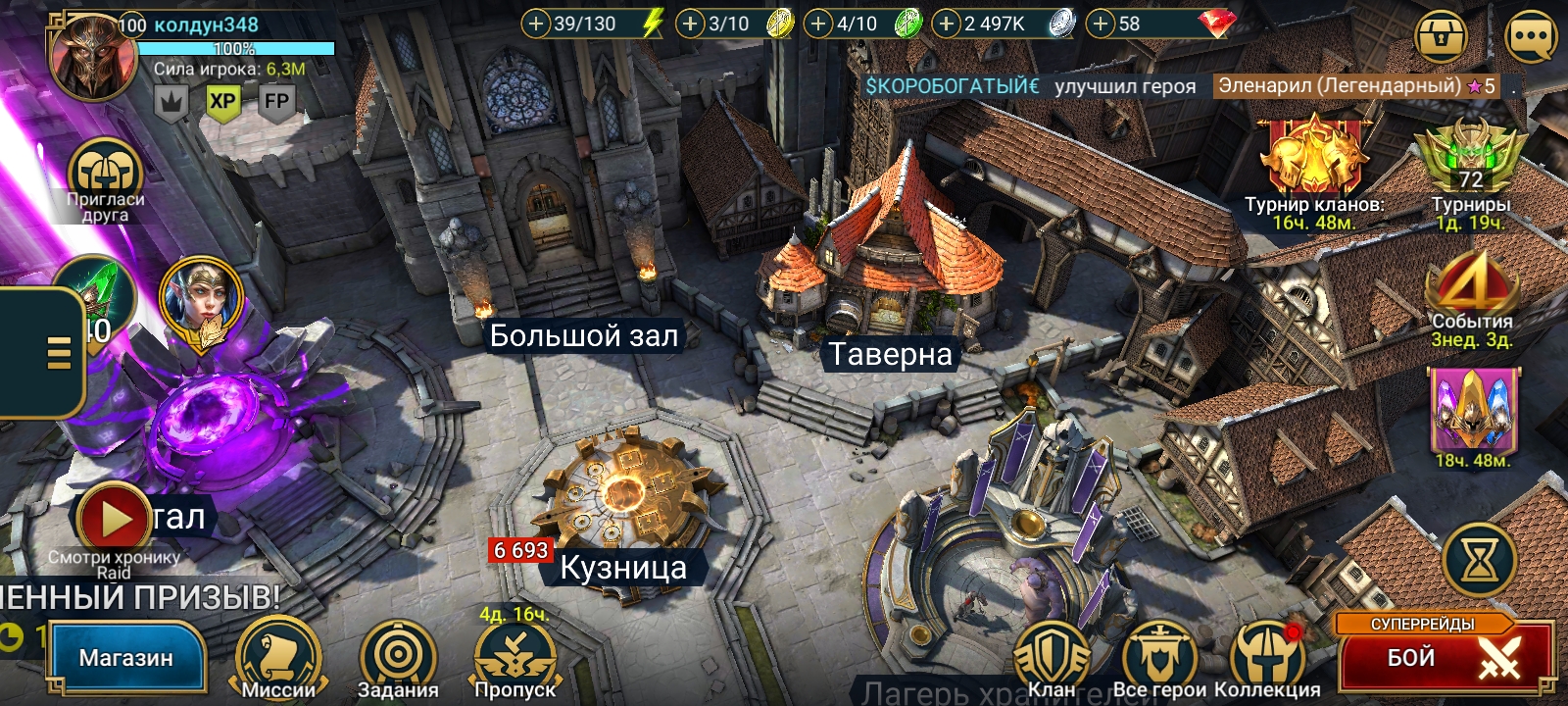Viewport: 1568px width, 706px height.
Task: Open the События events icon
Action: [x=1471, y=289]
